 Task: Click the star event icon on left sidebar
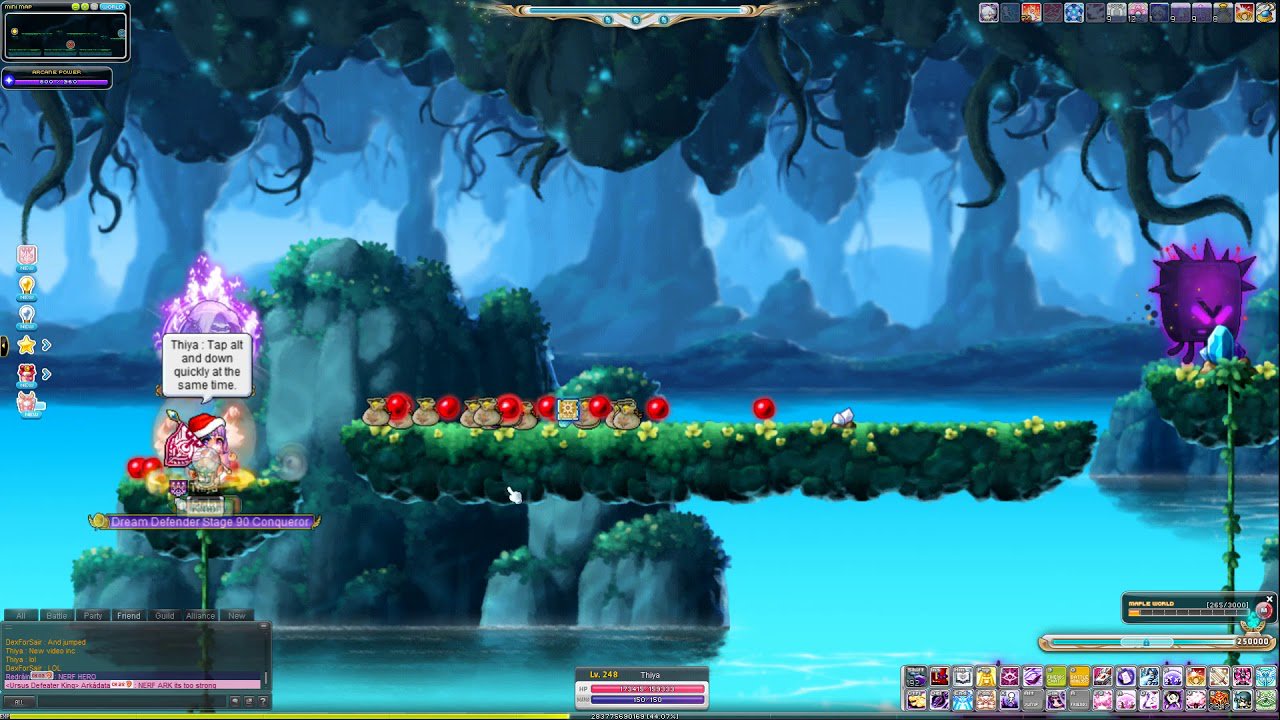25,344
